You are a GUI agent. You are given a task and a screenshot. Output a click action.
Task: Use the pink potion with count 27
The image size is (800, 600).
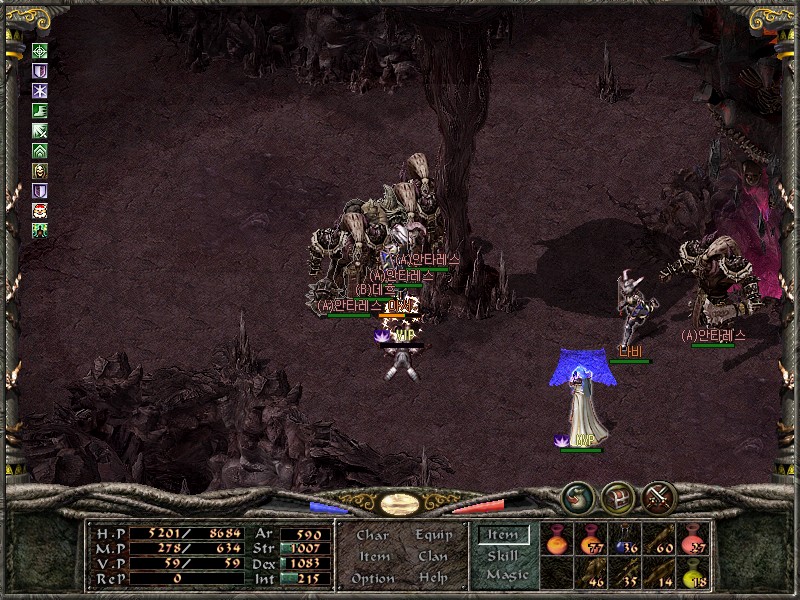[694, 540]
